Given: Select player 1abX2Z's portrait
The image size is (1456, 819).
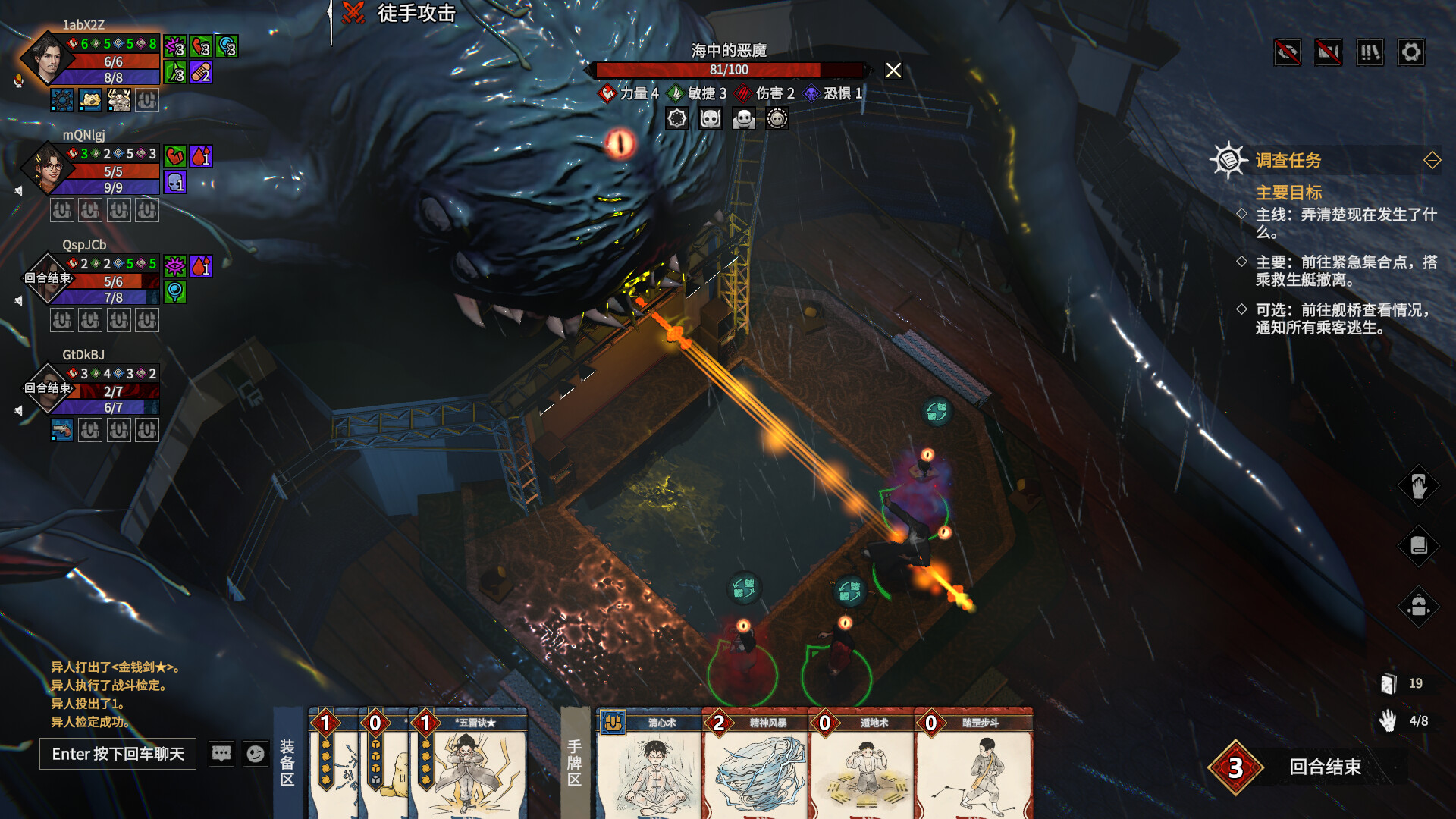Looking at the screenshot, I should [47, 59].
